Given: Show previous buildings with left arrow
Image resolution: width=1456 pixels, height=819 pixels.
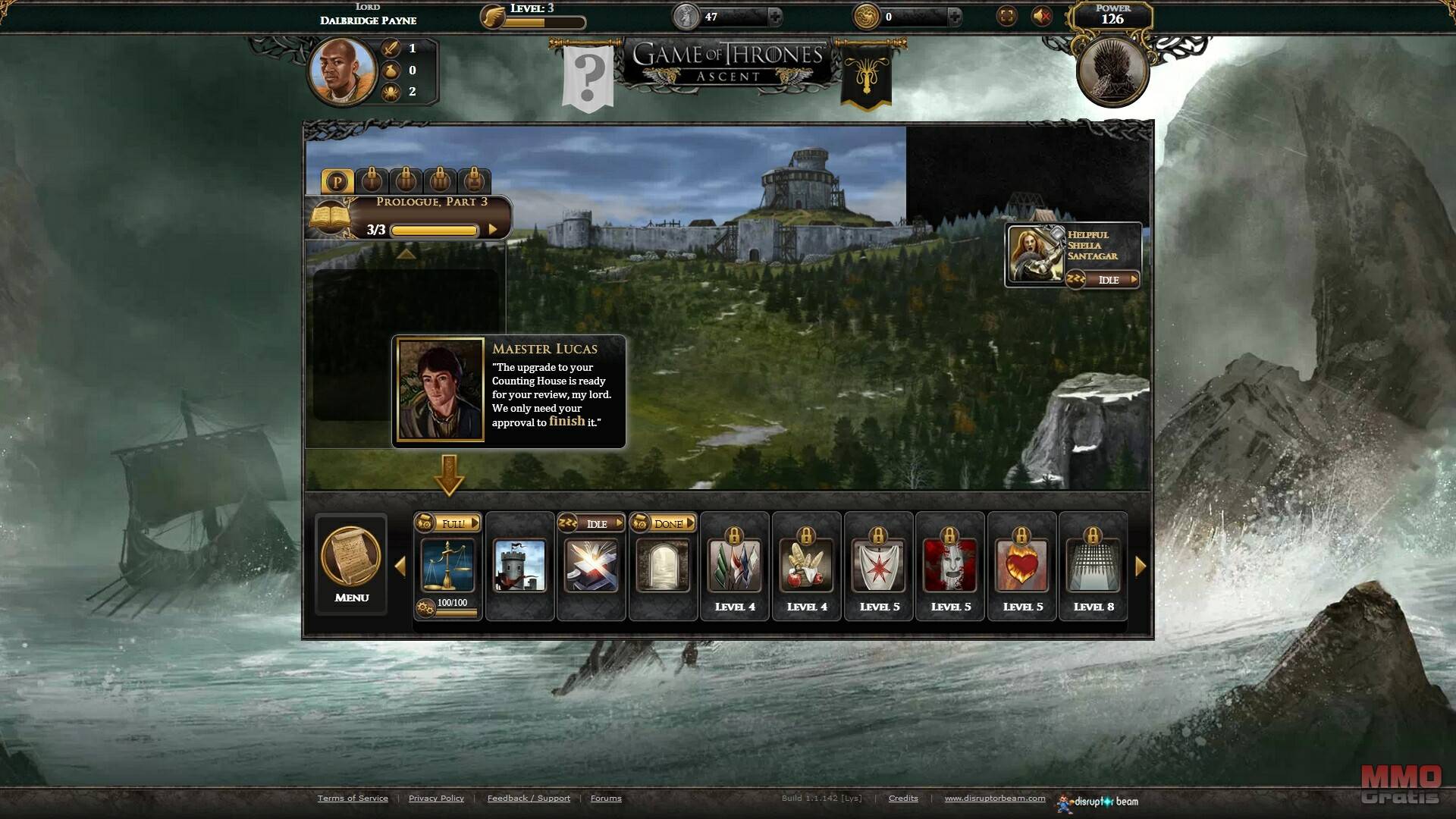Looking at the screenshot, I should 400,566.
